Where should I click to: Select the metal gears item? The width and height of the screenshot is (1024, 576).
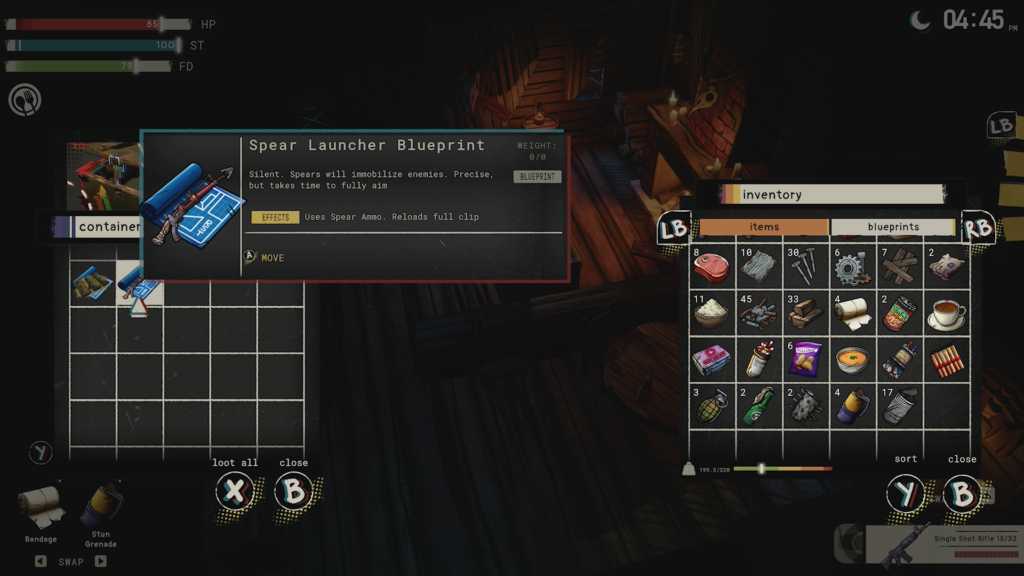(852, 267)
